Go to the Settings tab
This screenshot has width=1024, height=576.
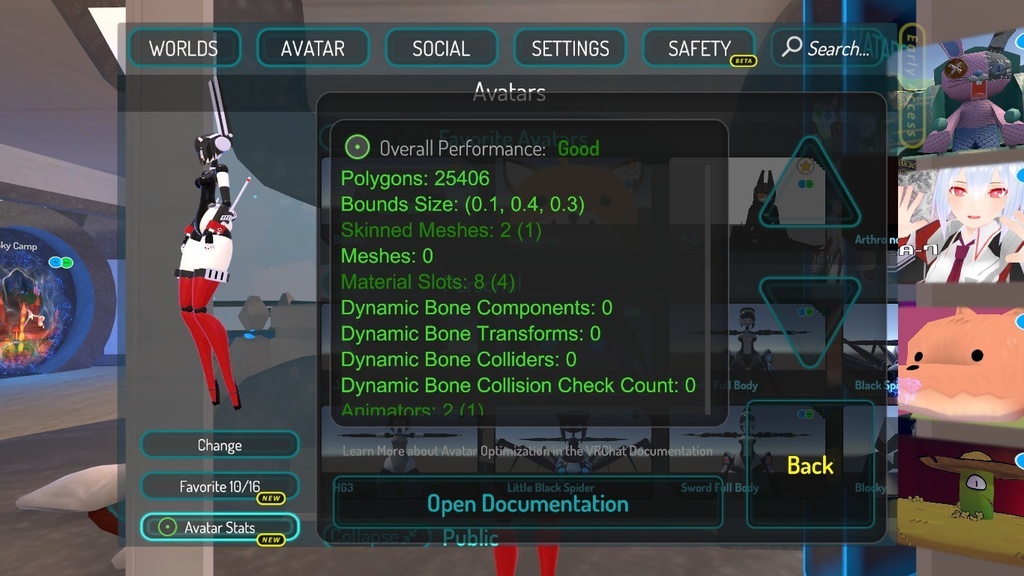coord(570,48)
